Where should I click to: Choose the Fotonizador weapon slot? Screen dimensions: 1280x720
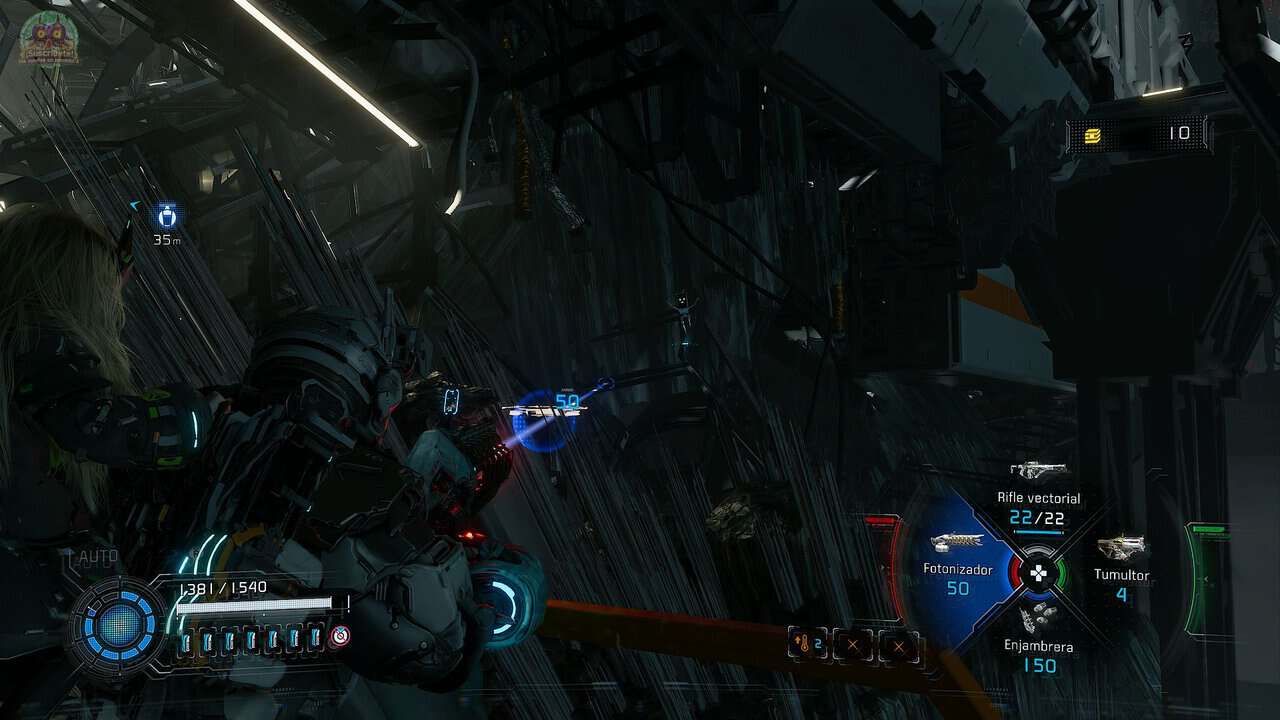point(957,543)
